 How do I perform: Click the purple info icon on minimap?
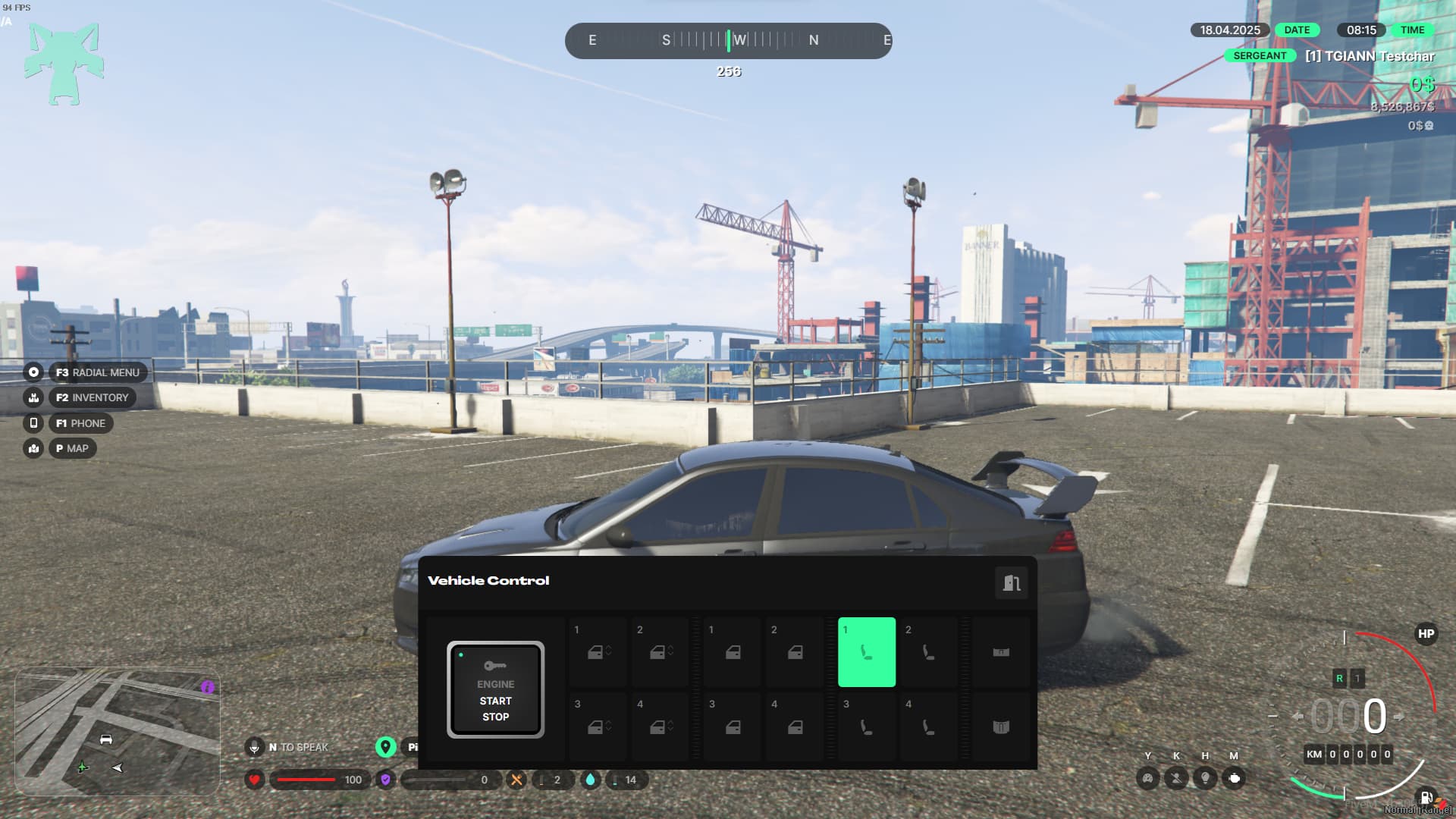(x=208, y=687)
